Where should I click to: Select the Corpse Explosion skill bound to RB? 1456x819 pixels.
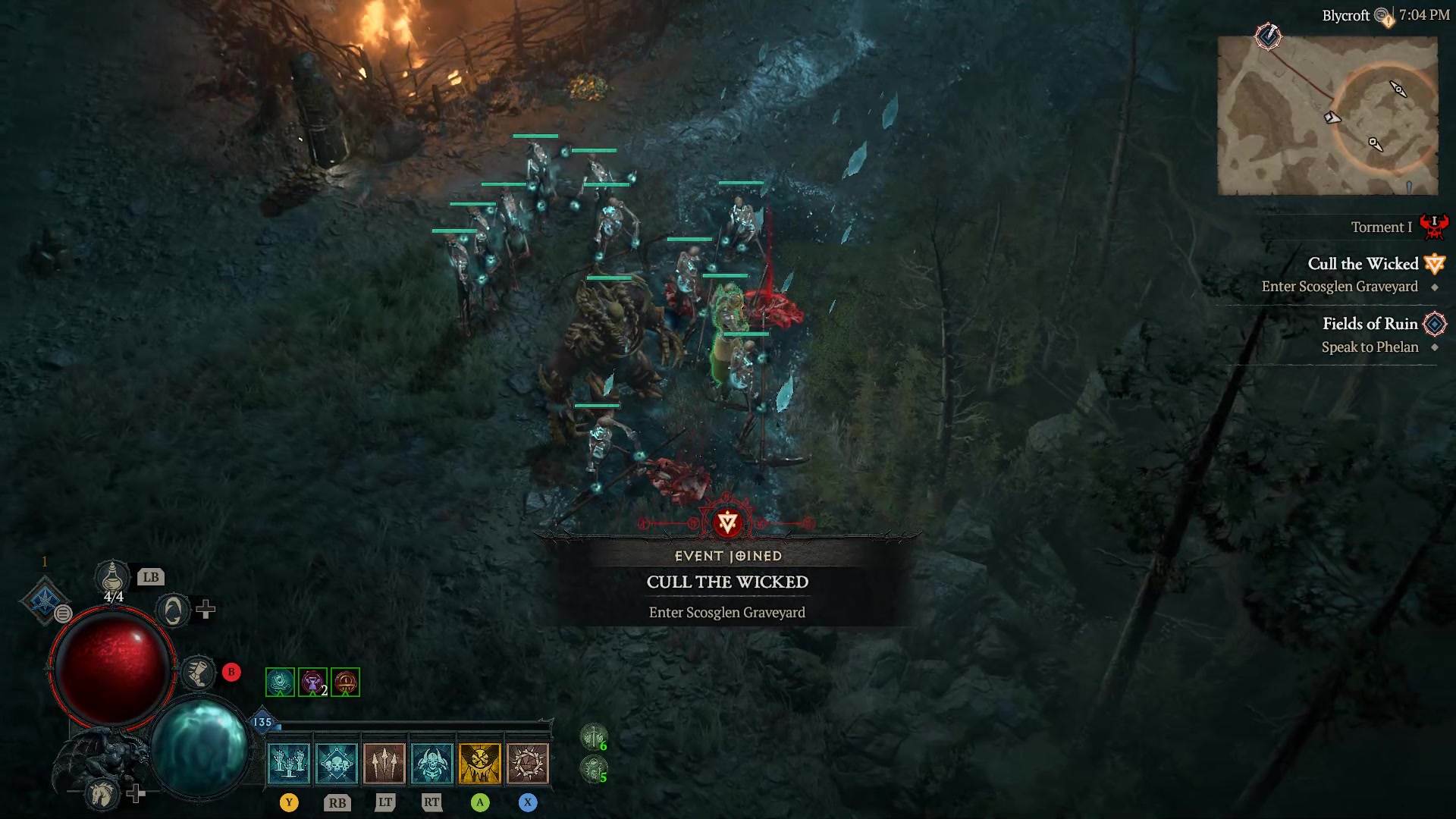tap(337, 762)
